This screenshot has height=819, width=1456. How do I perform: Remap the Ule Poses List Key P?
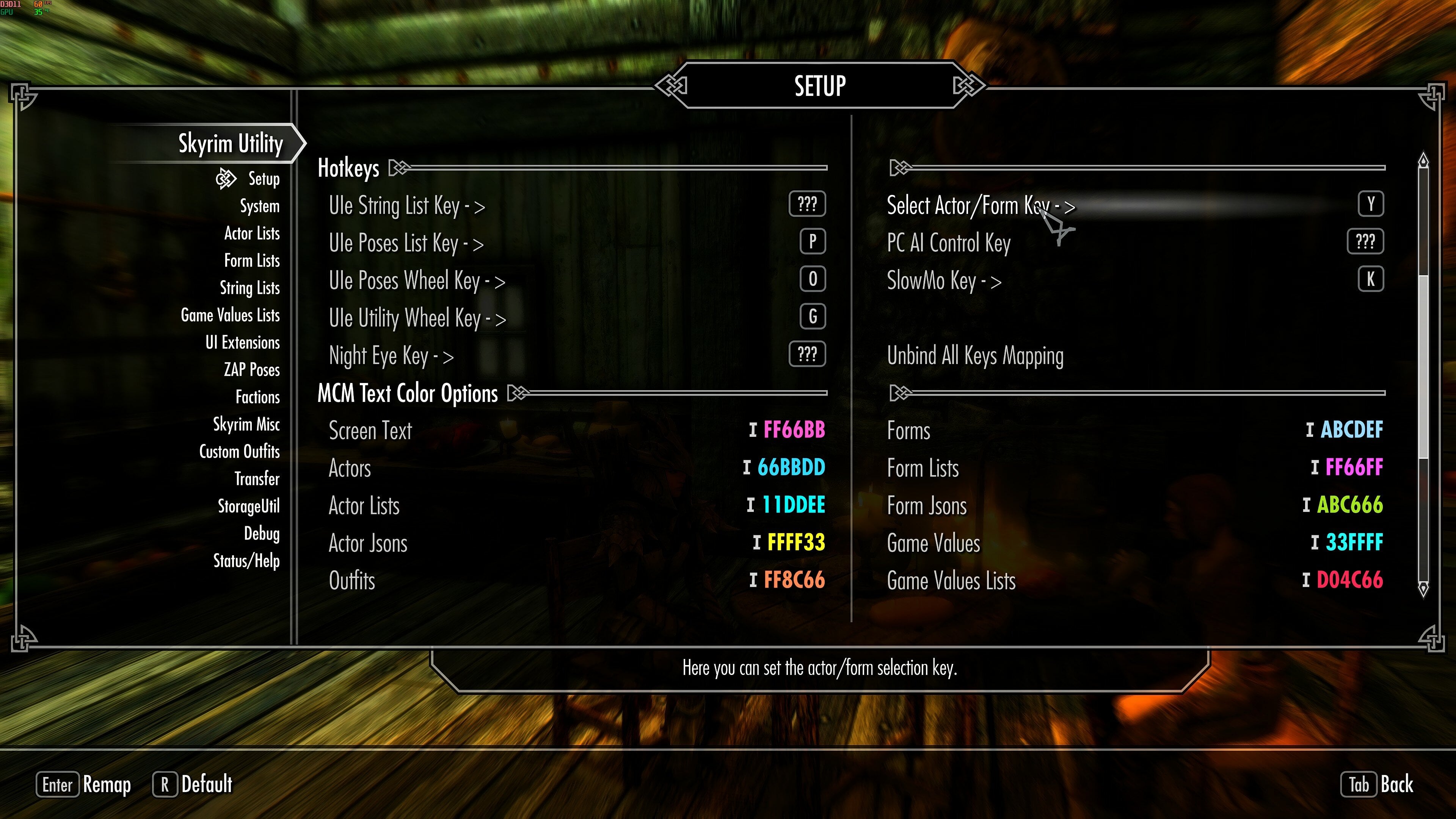812,242
